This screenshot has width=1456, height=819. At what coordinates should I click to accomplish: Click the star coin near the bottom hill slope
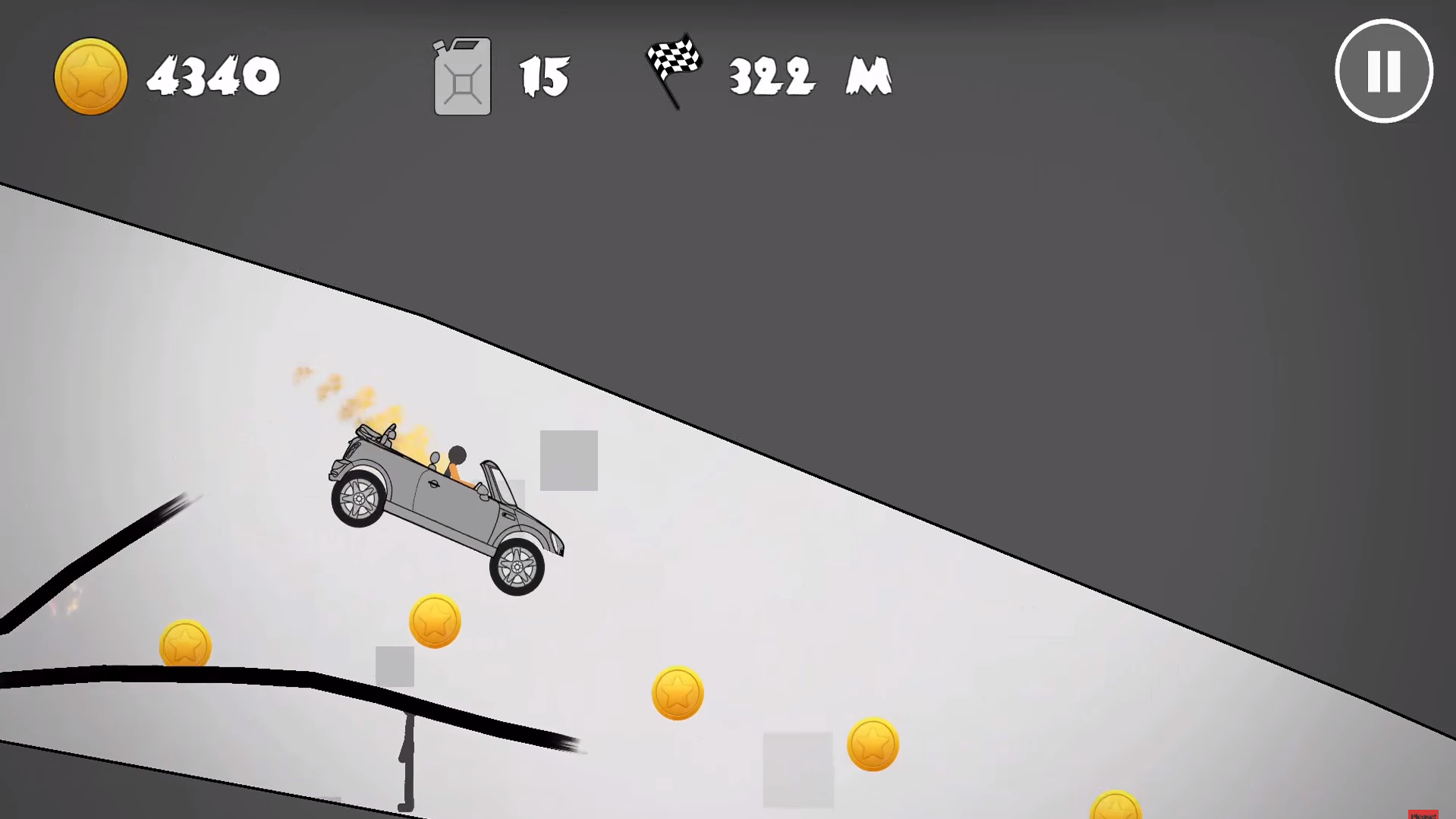click(x=678, y=691)
